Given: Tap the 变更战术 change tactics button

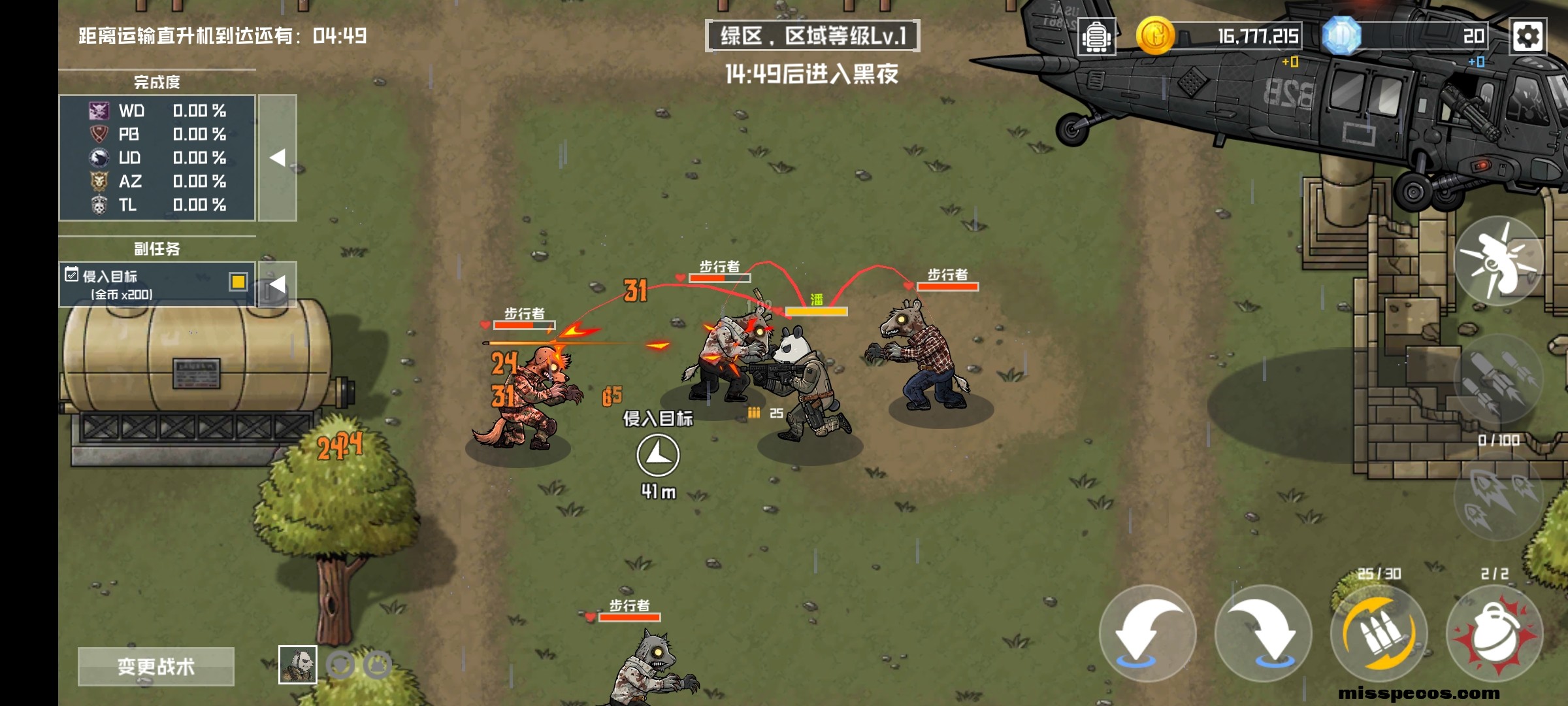Looking at the screenshot, I should [x=156, y=666].
